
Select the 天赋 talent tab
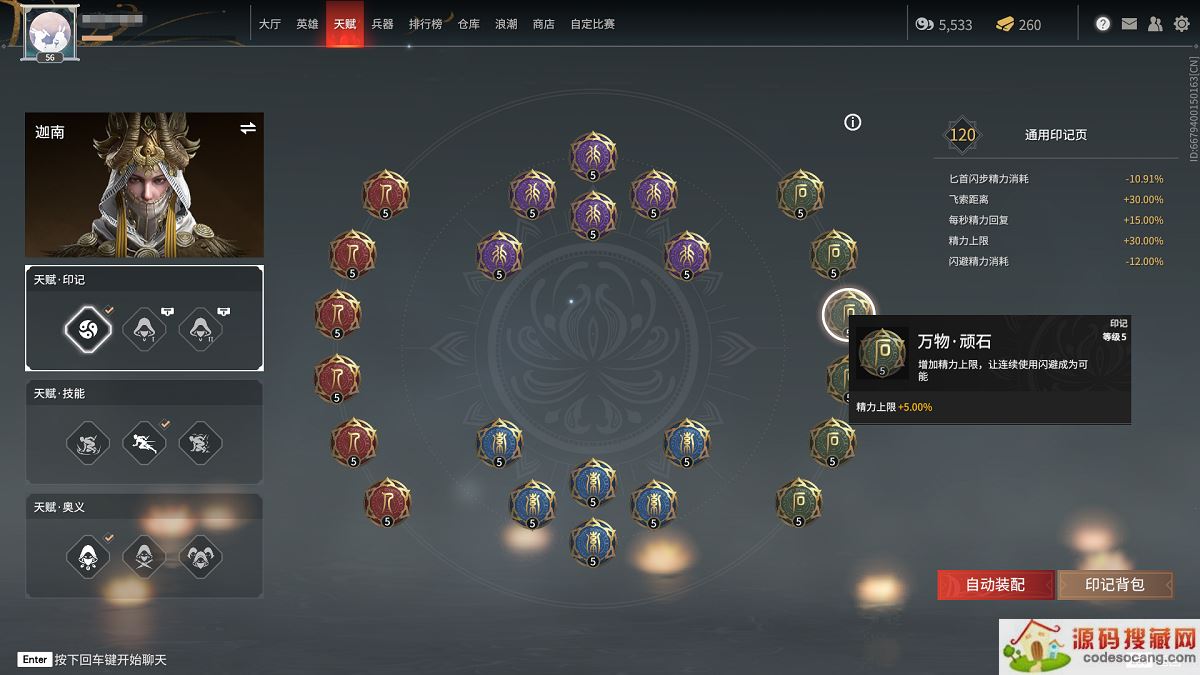[344, 24]
